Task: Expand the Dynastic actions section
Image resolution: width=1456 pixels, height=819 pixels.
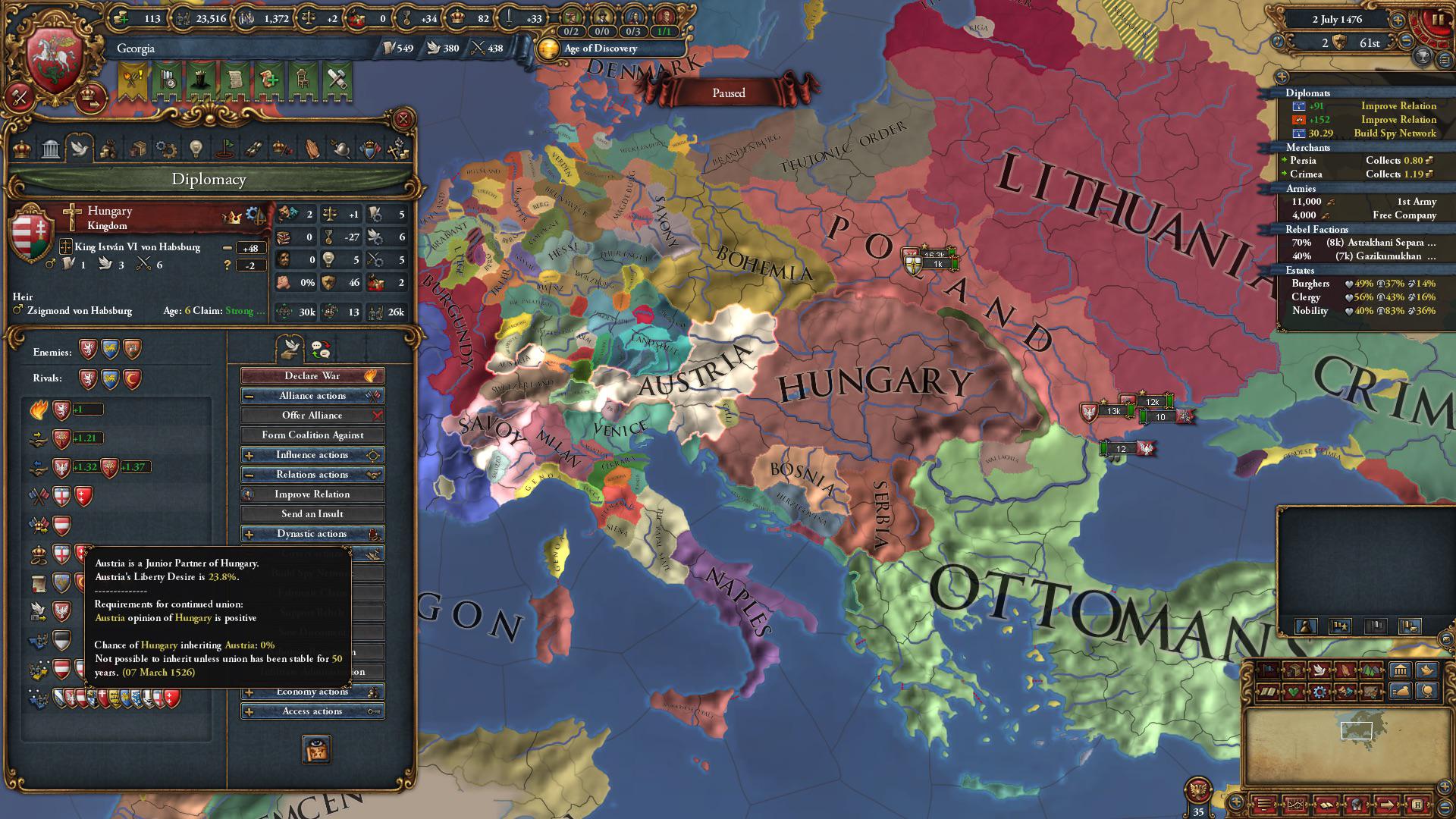Action: click(x=312, y=533)
